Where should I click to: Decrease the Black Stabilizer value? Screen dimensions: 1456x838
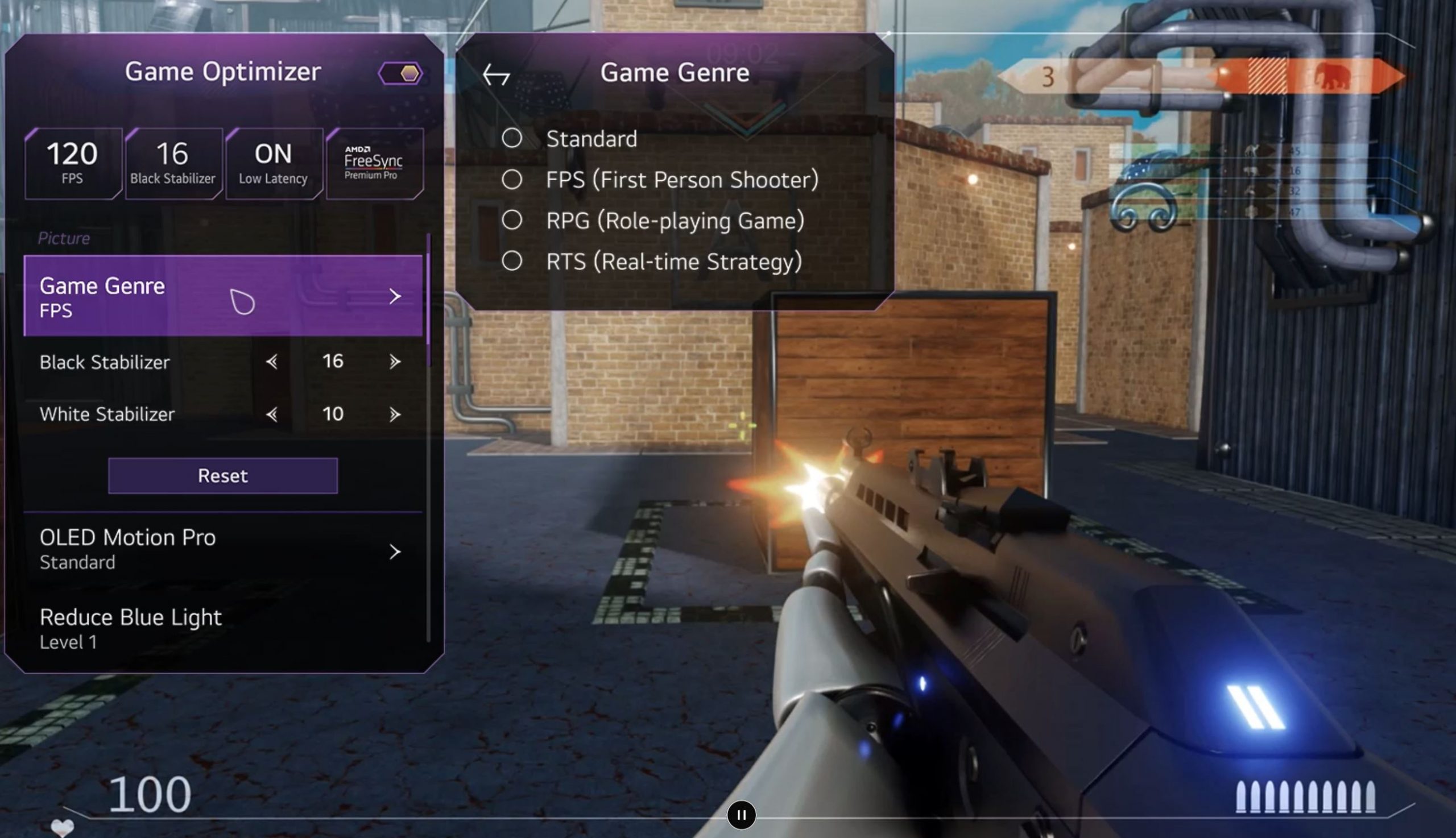click(x=272, y=362)
